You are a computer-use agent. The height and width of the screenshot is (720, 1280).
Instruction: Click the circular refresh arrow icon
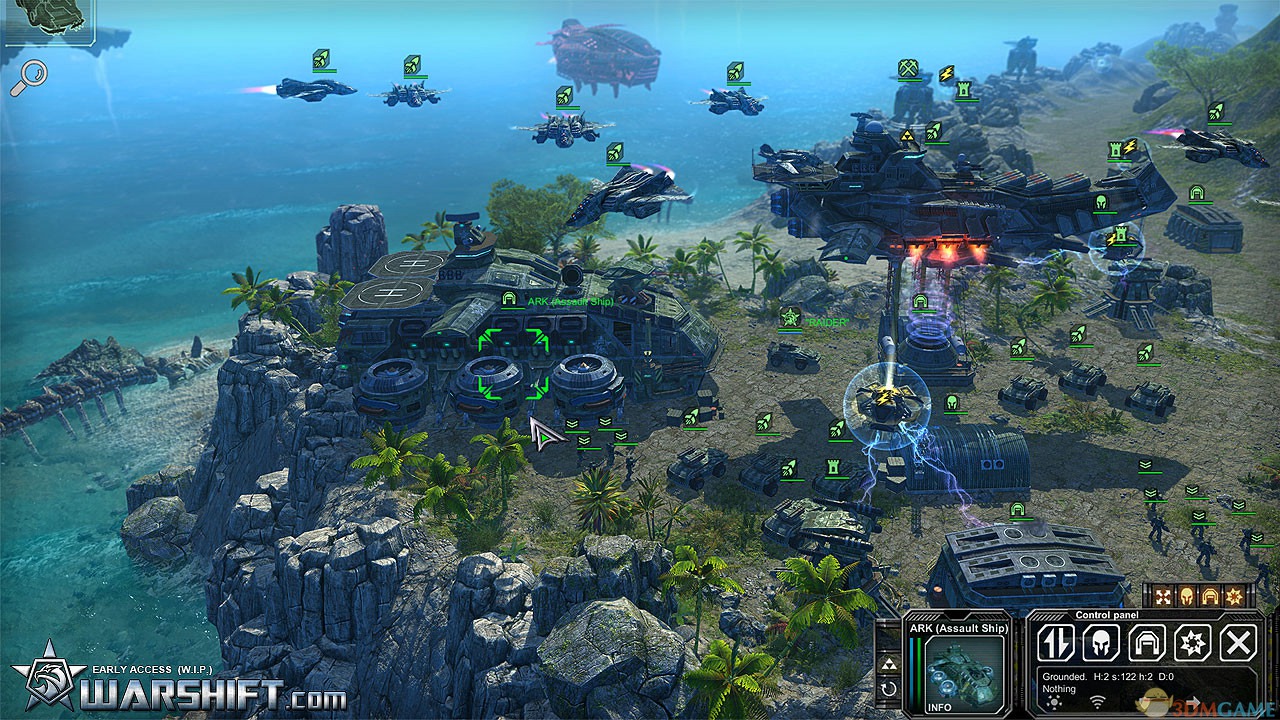[x=887, y=689]
